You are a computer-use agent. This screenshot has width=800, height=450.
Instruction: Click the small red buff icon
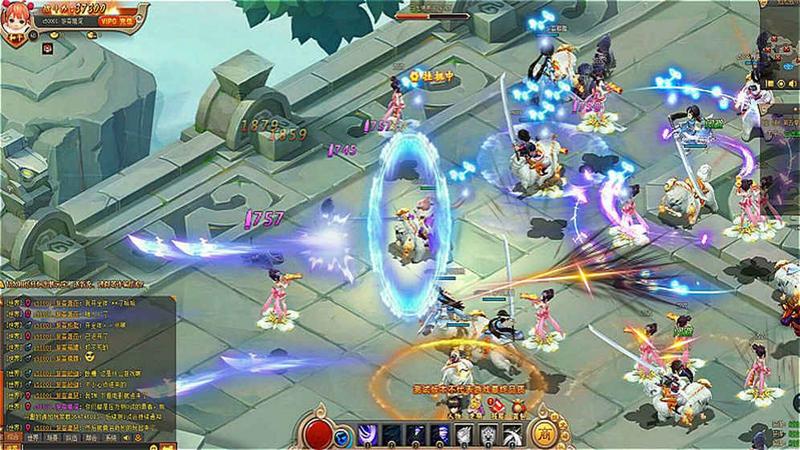point(47,46)
